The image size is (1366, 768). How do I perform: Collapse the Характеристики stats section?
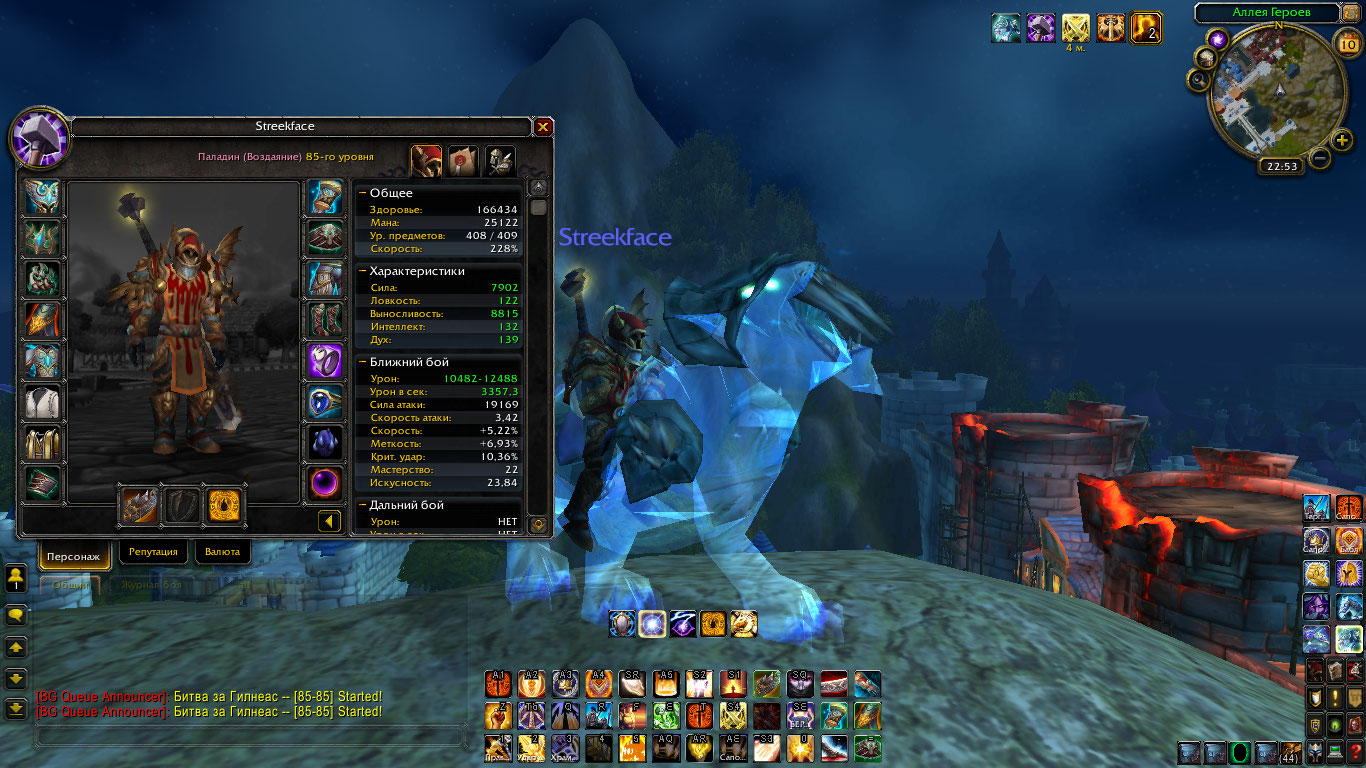(362, 270)
